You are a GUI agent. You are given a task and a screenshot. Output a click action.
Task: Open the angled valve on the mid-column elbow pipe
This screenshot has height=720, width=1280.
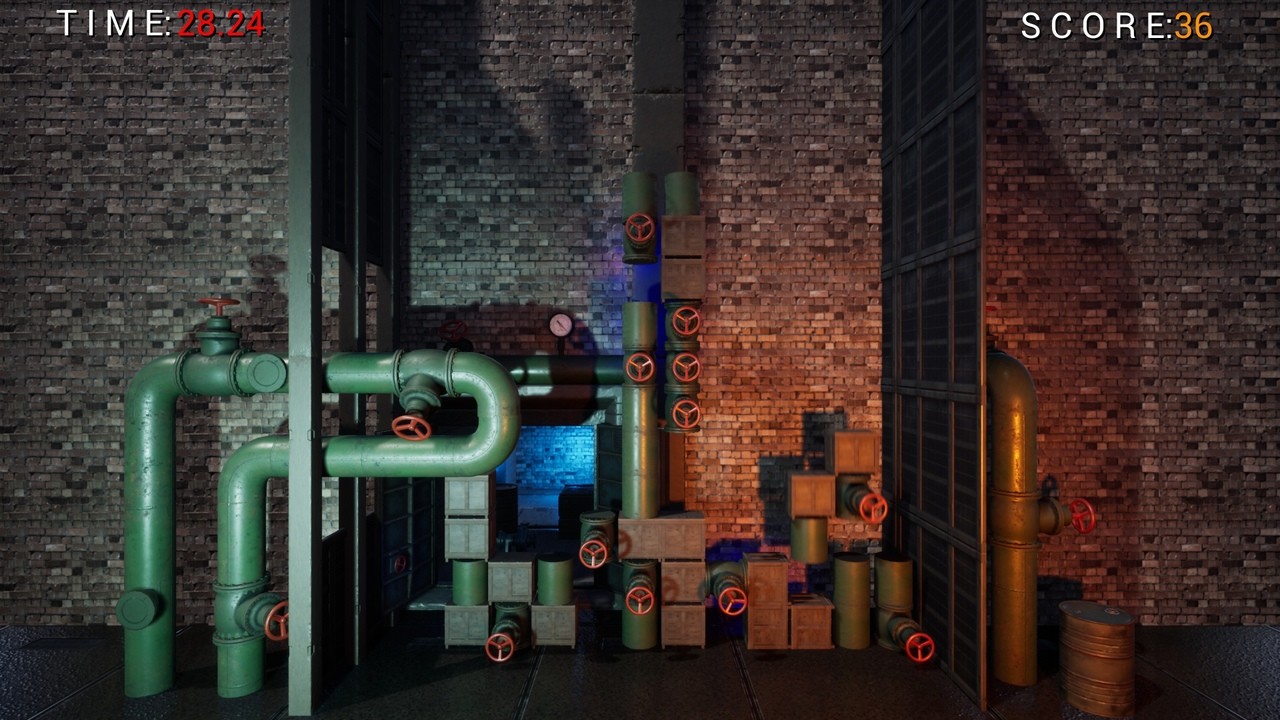click(686, 412)
